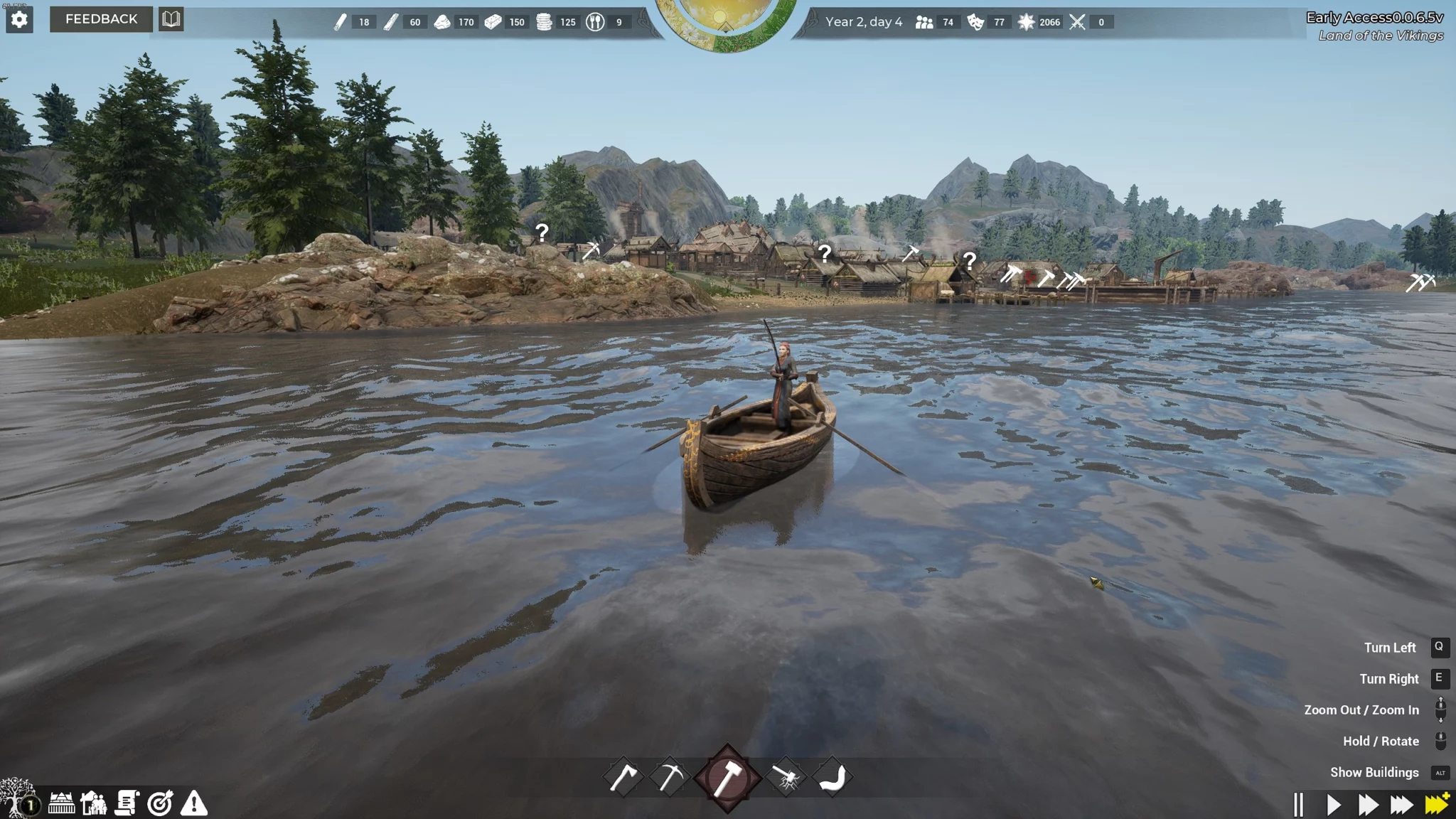Open the open-book guide icon

coord(171,19)
